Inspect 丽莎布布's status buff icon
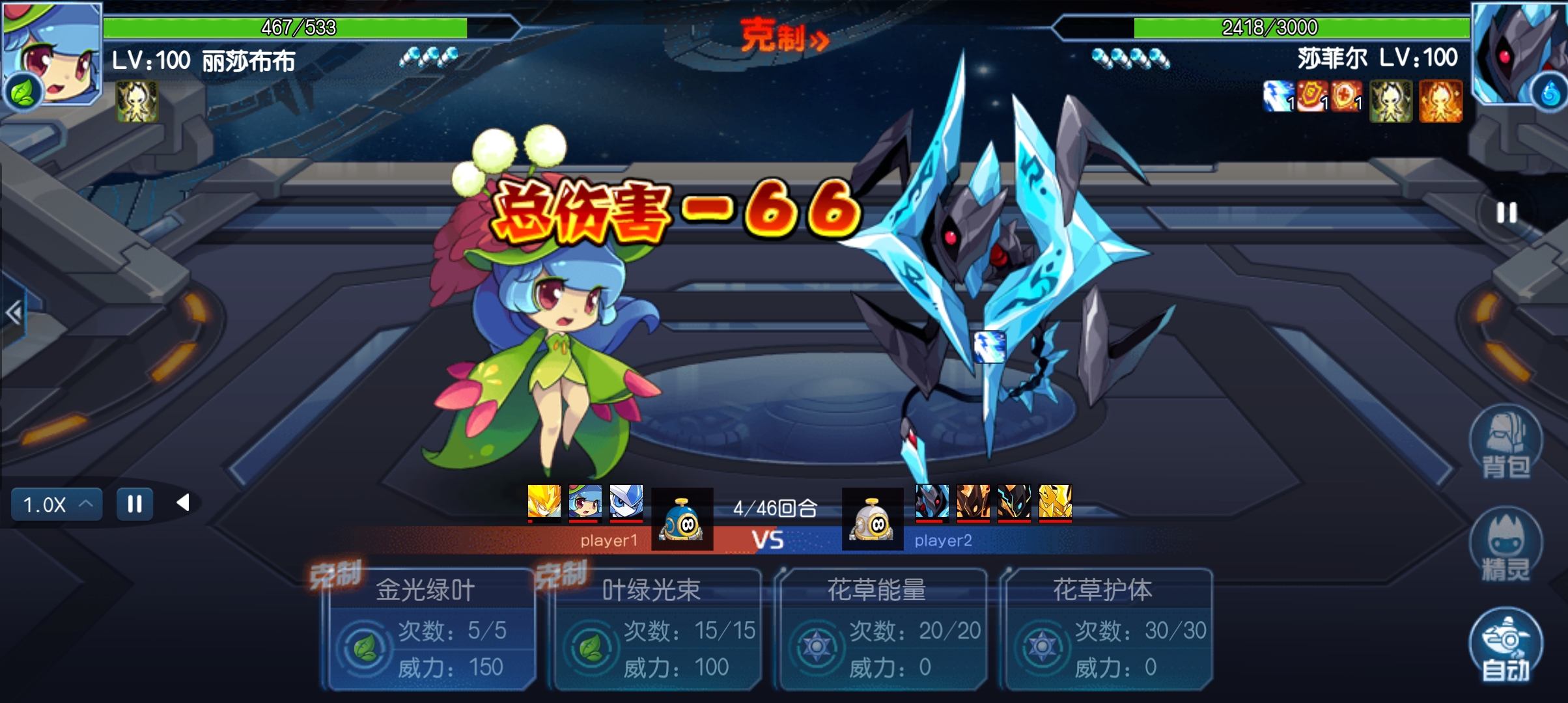 [137, 101]
